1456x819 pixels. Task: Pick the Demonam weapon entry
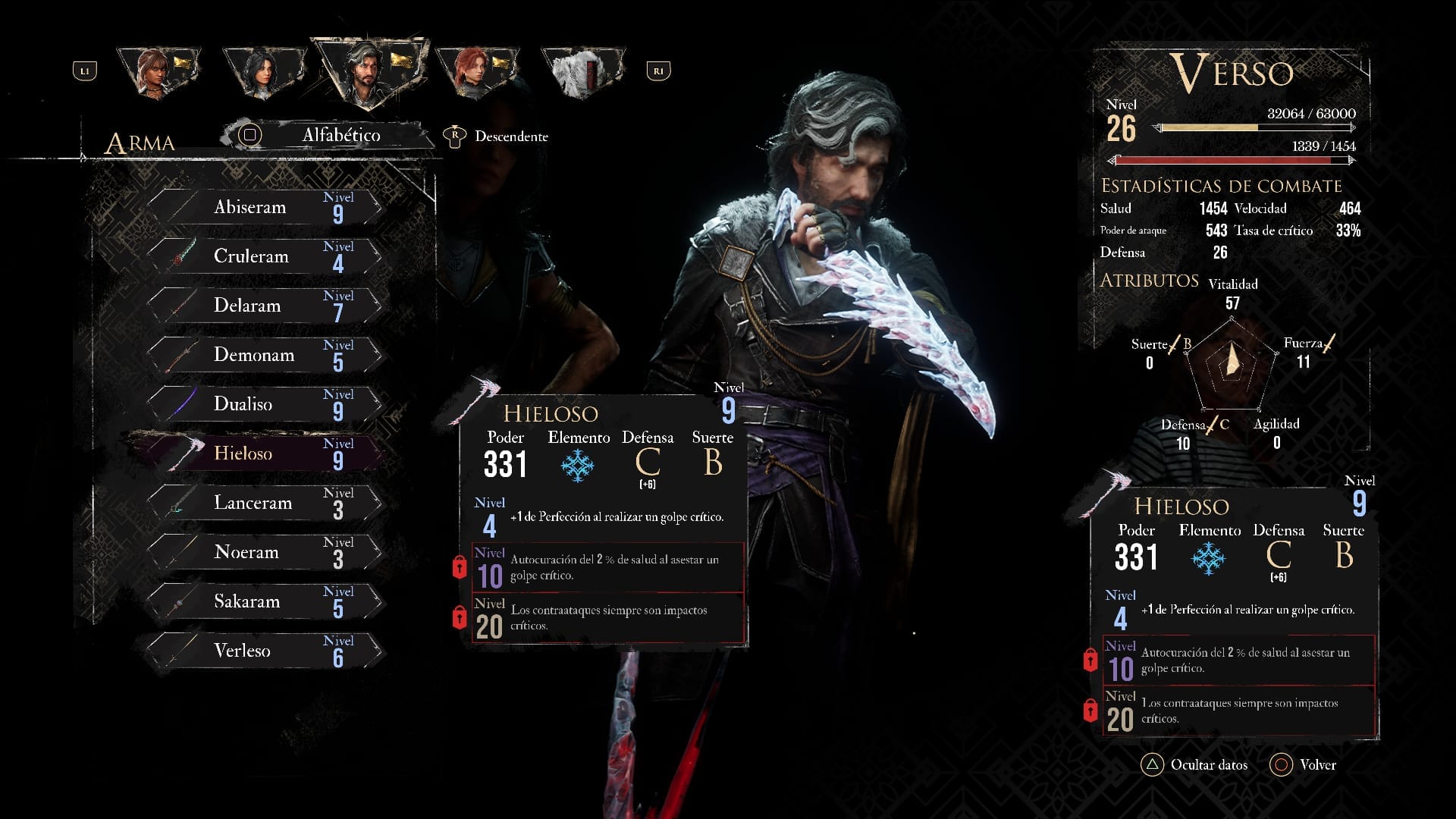click(x=262, y=355)
